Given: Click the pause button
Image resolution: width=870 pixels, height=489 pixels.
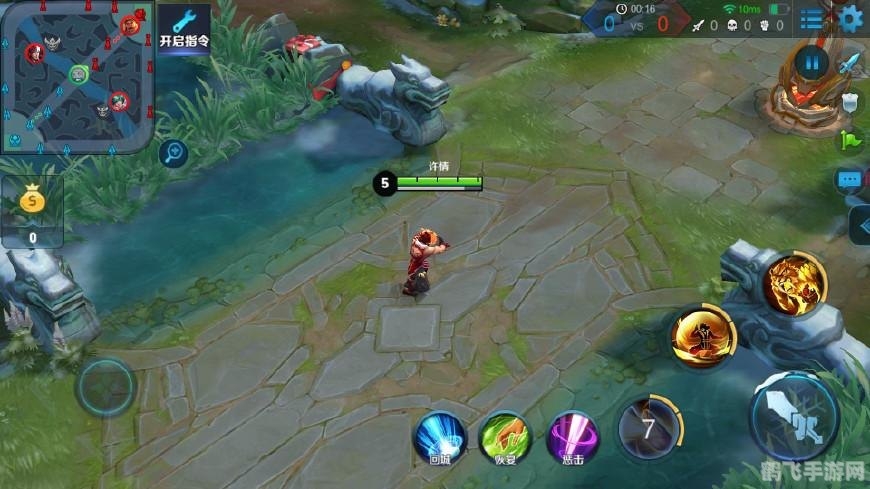Looking at the screenshot, I should (x=812, y=64).
